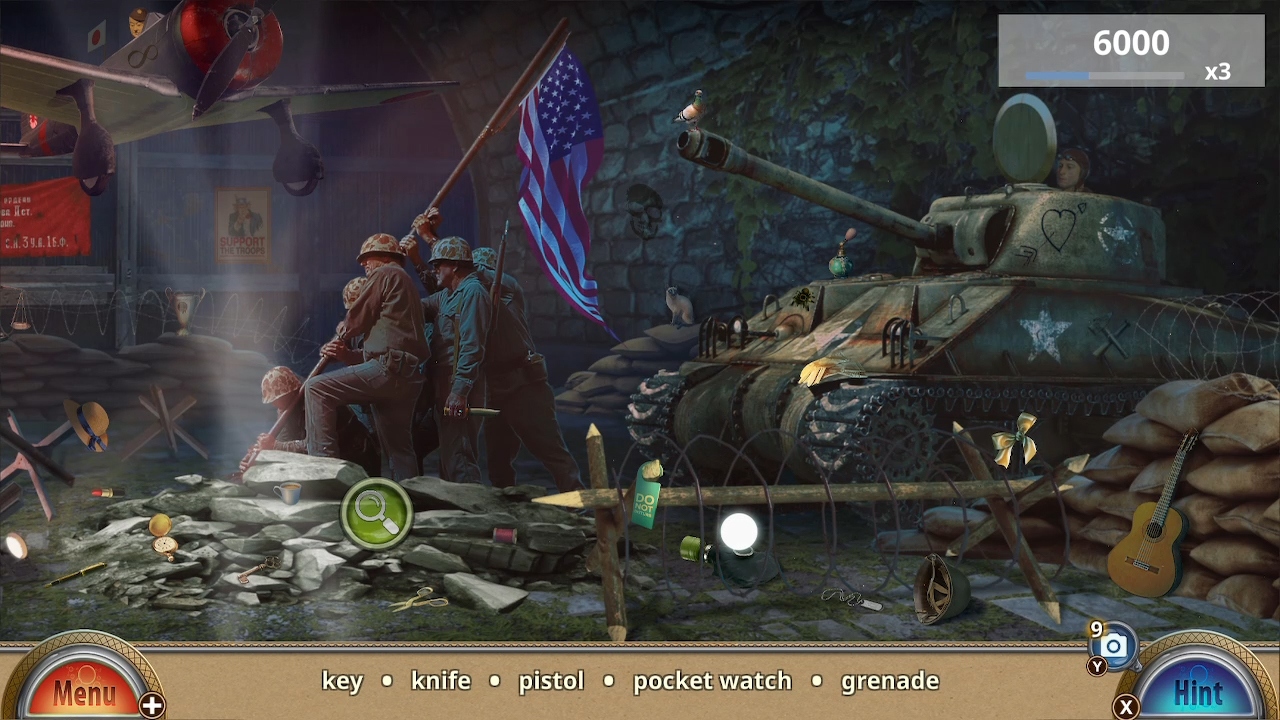Click the x3 multiplier indicator
The height and width of the screenshot is (720, 1280).
[1220, 73]
